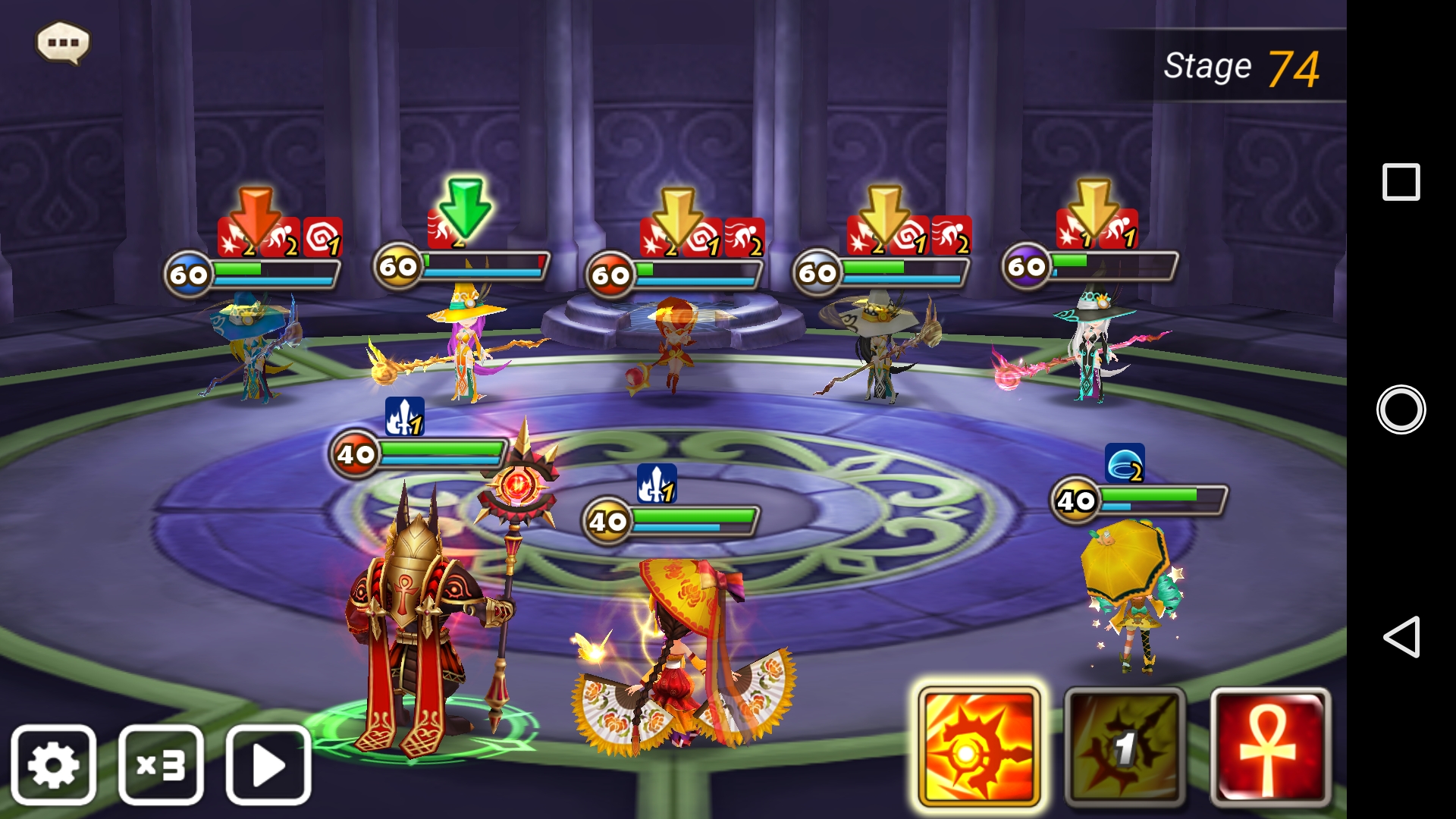Activate the red ankh skill
The width and height of the screenshot is (1456, 819).
[1270, 748]
